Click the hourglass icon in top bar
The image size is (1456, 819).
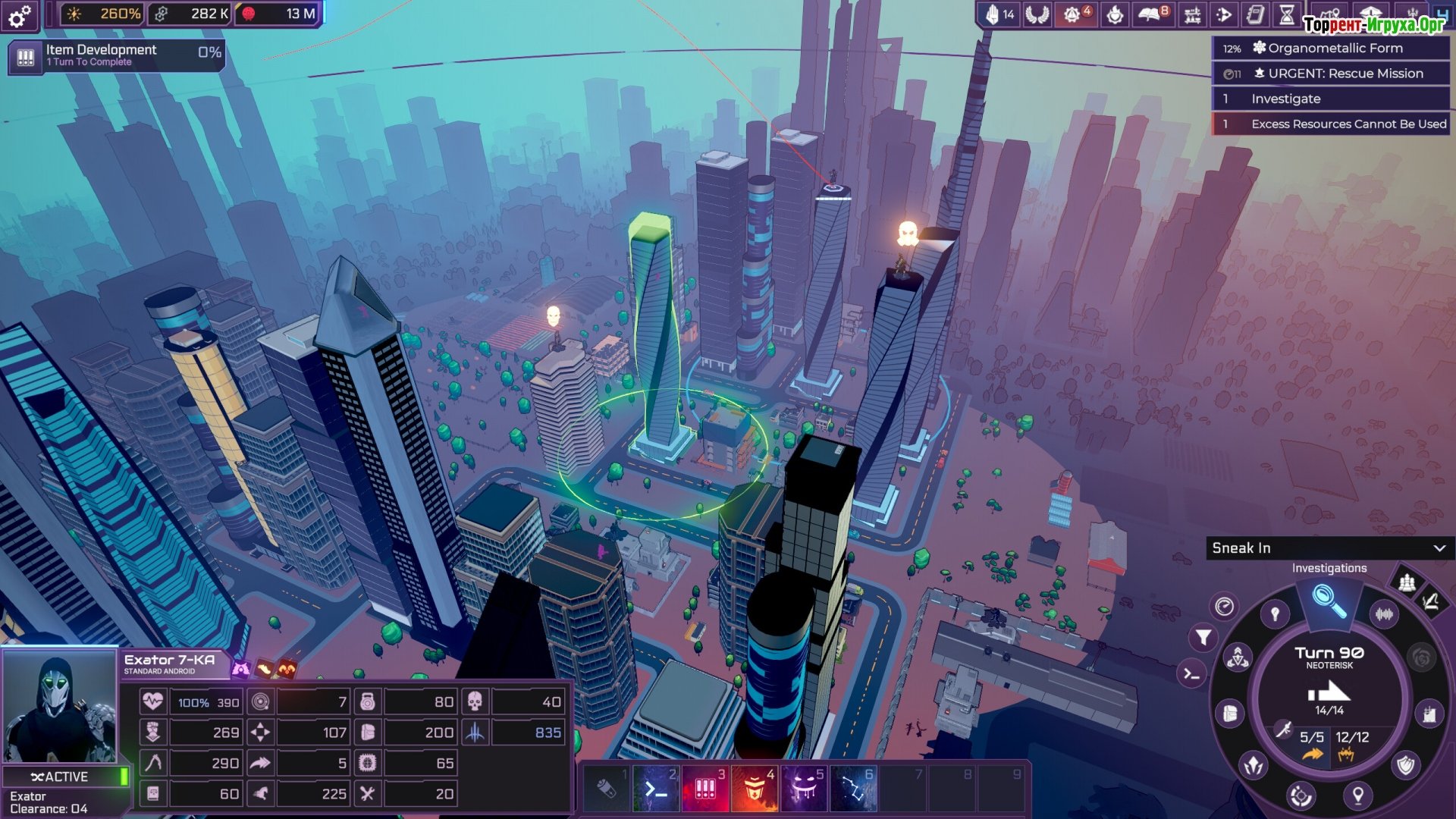(1287, 14)
